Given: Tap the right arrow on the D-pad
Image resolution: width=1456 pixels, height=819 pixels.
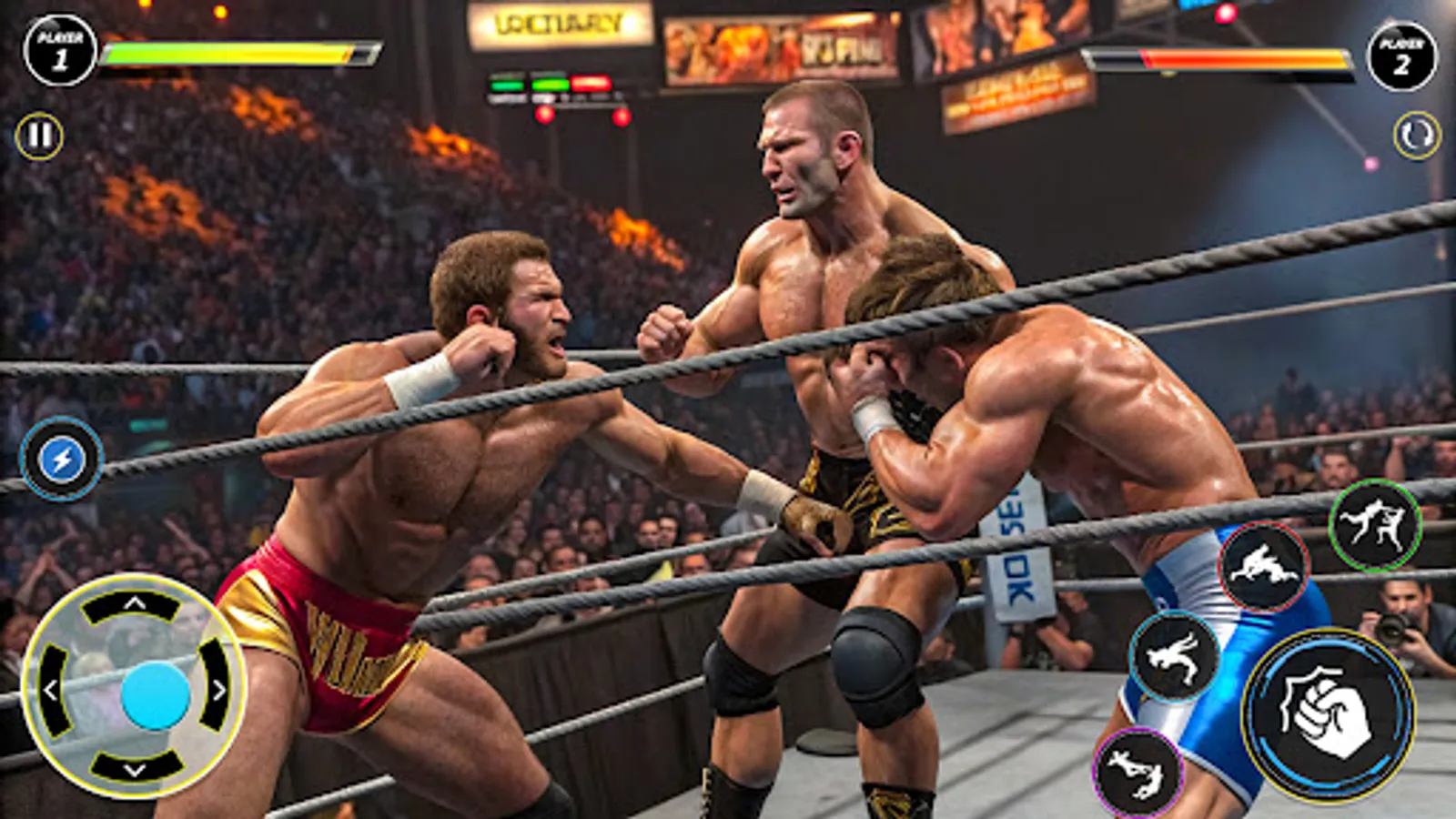Looking at the screenshot, I should (218, 688).
